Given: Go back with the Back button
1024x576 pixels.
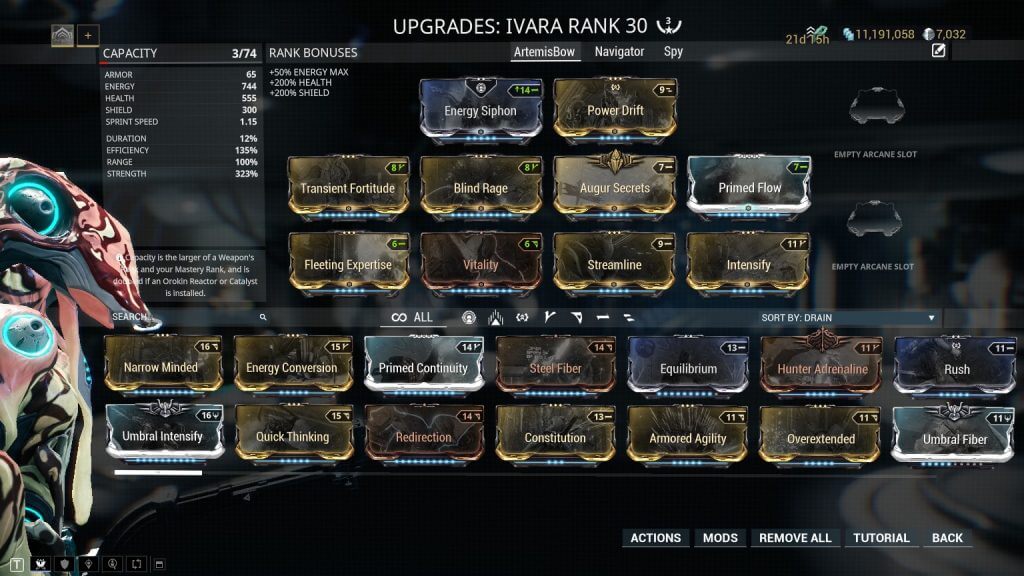Looking at the screenshot, I should [x=947, y=538].
